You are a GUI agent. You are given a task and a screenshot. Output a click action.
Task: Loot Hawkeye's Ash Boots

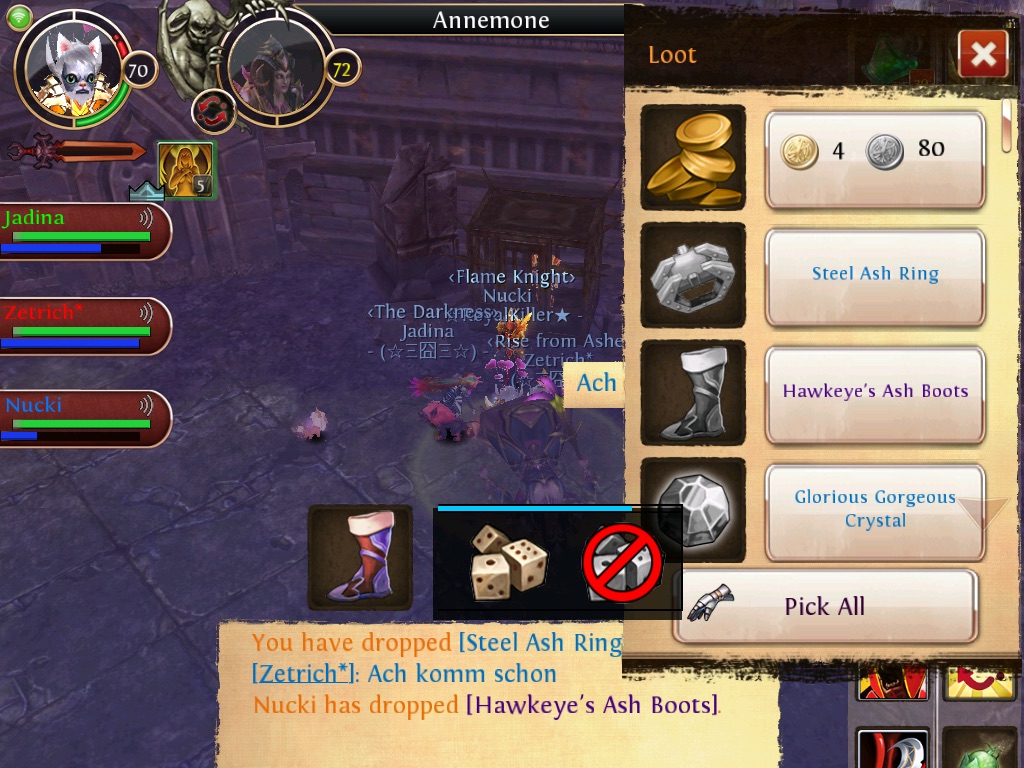pyautogui.click(x=875, y=393)
